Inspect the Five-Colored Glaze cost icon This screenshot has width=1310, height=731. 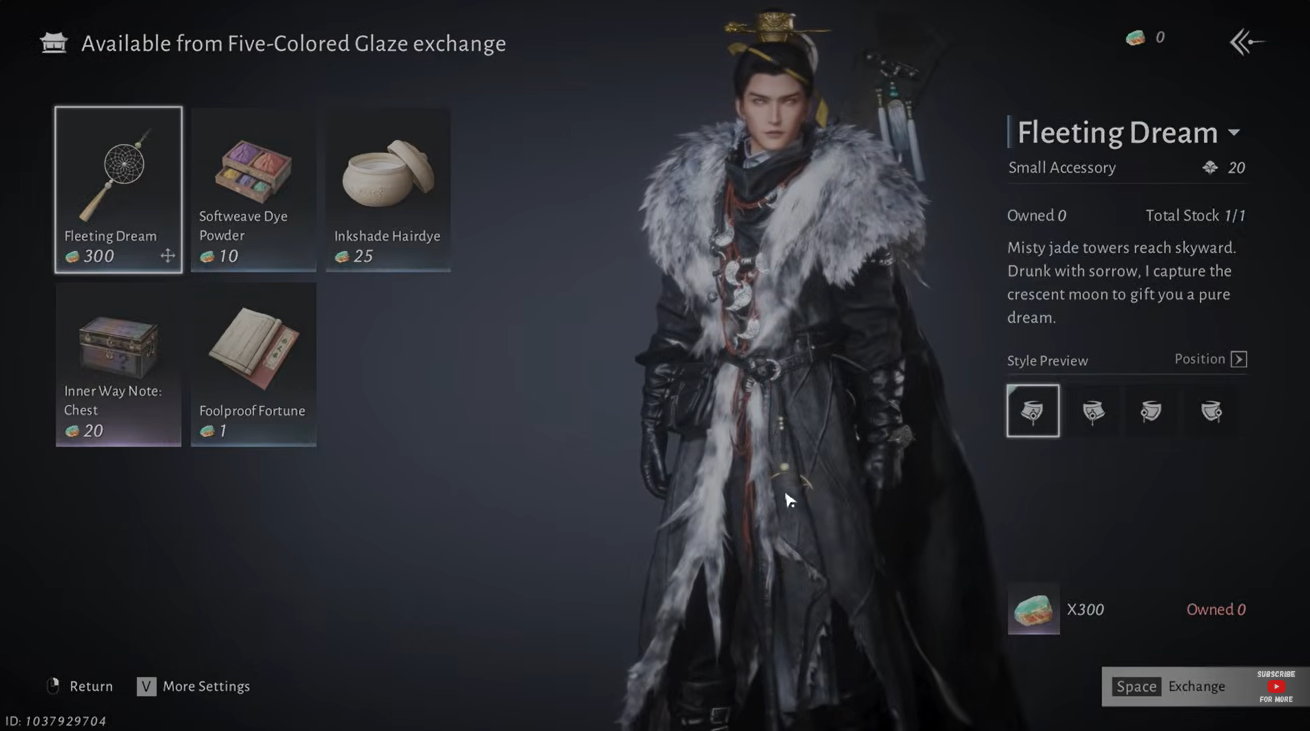click(1033, 609)
